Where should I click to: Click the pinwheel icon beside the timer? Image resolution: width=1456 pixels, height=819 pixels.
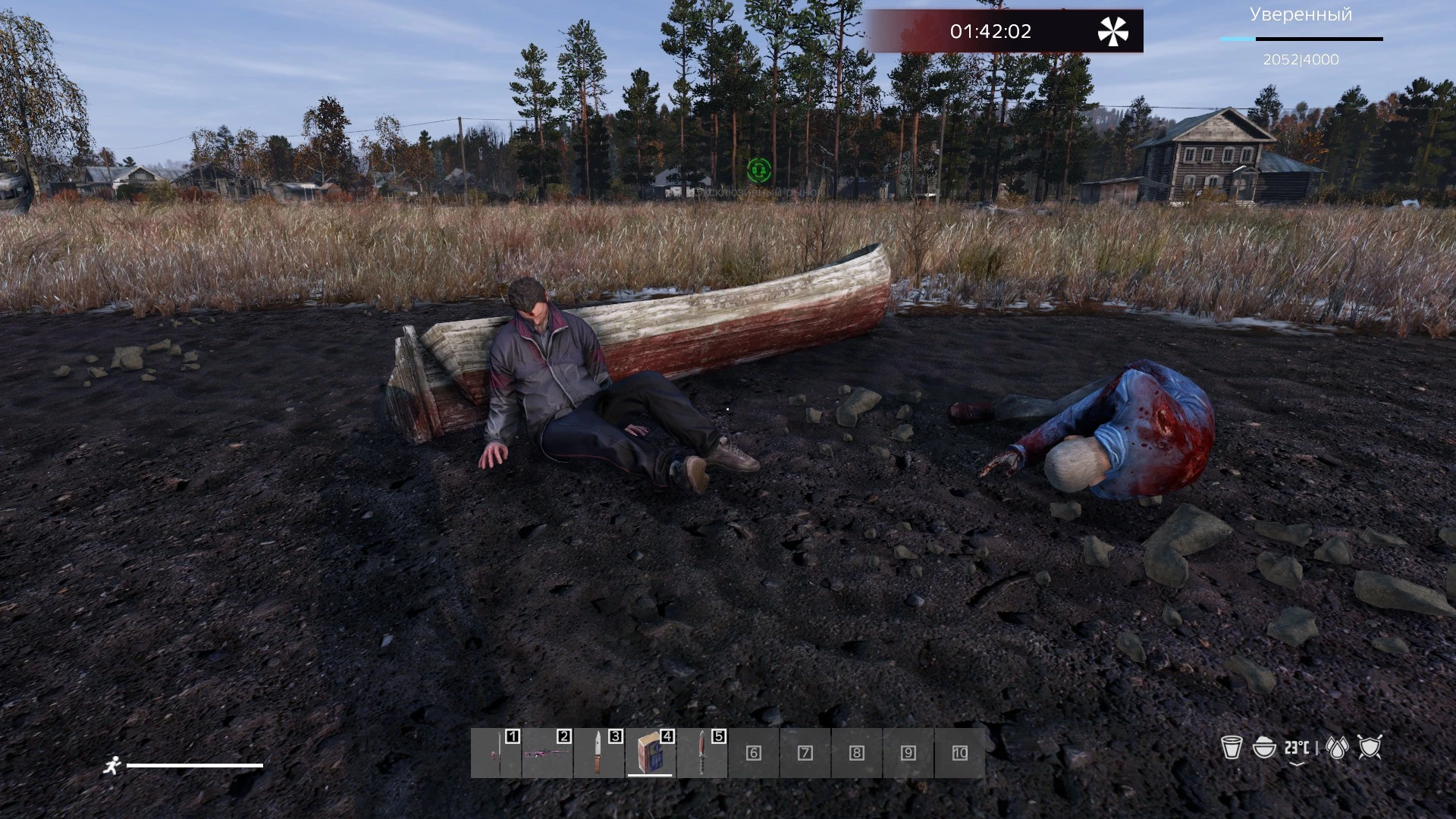pos(1112,32)
